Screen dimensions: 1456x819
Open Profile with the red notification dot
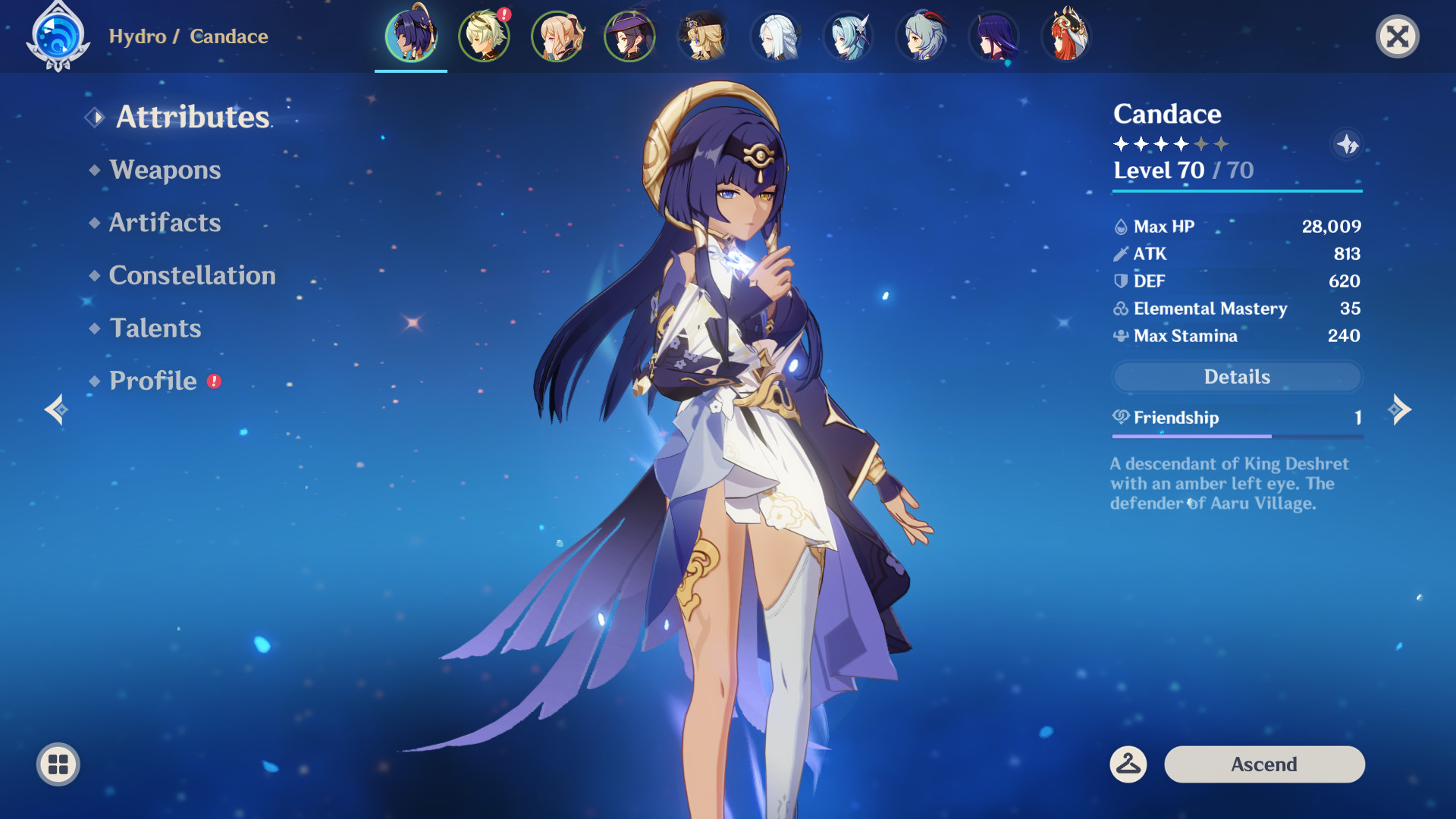(x=151, y=380)
